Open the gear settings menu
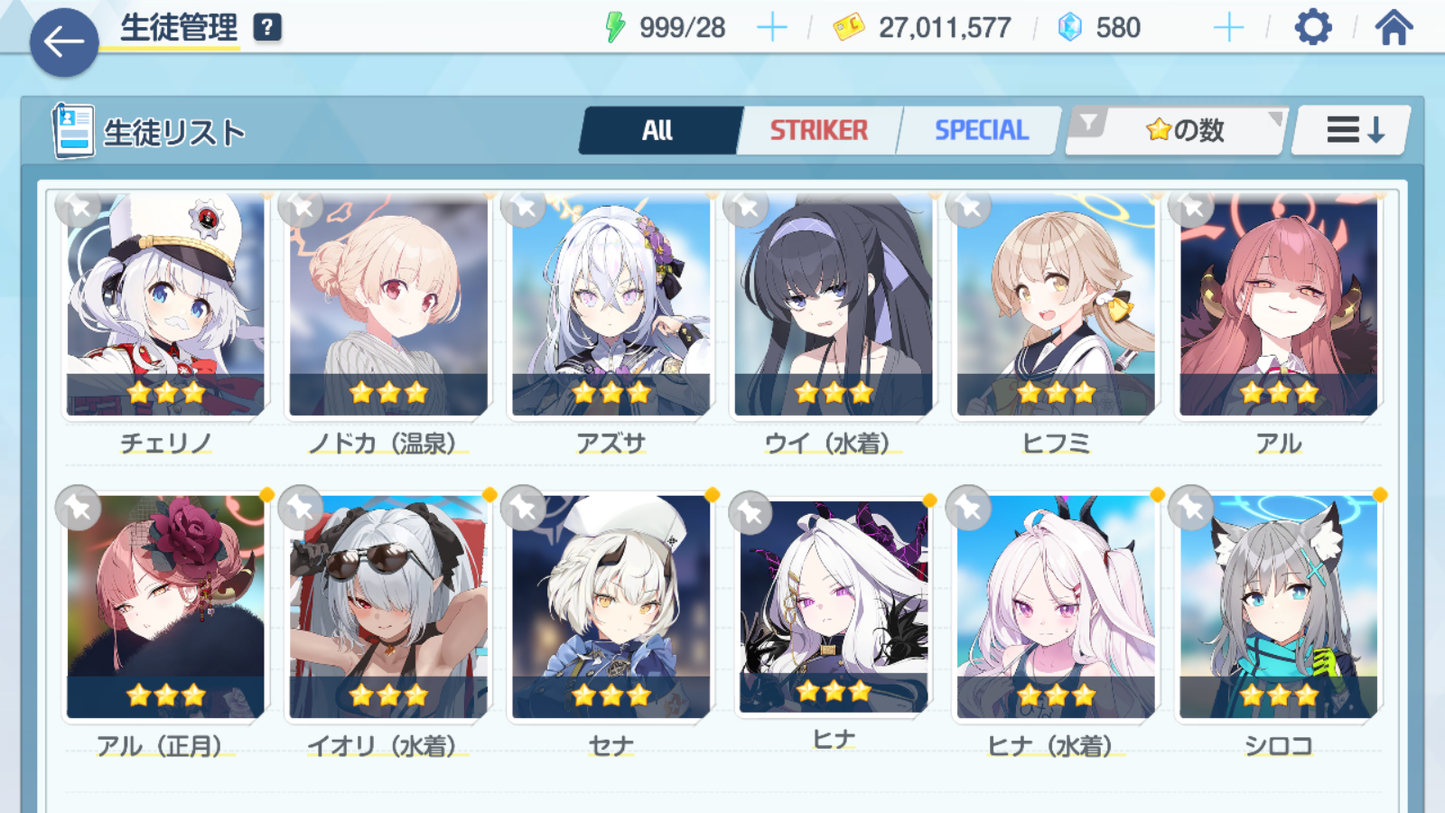 point(1313,27)
